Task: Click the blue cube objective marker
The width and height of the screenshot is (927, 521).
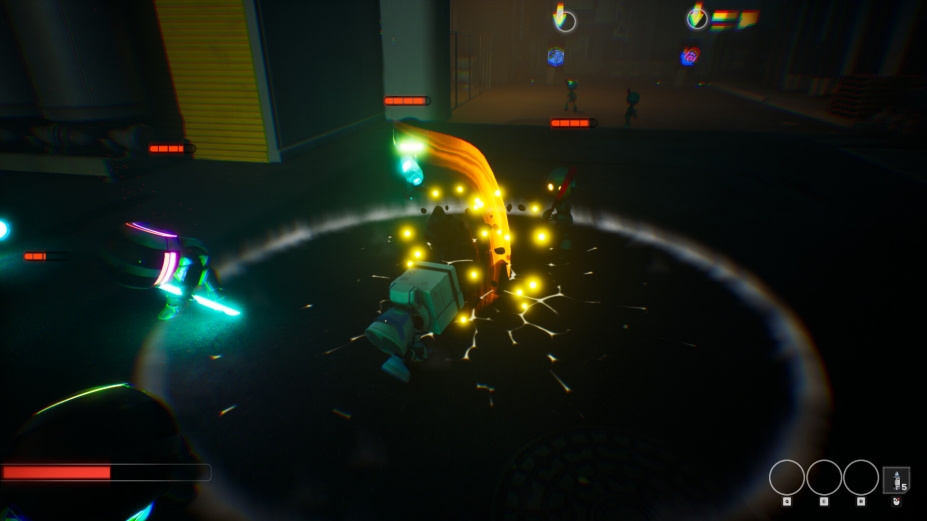Action: click(556, 58)
